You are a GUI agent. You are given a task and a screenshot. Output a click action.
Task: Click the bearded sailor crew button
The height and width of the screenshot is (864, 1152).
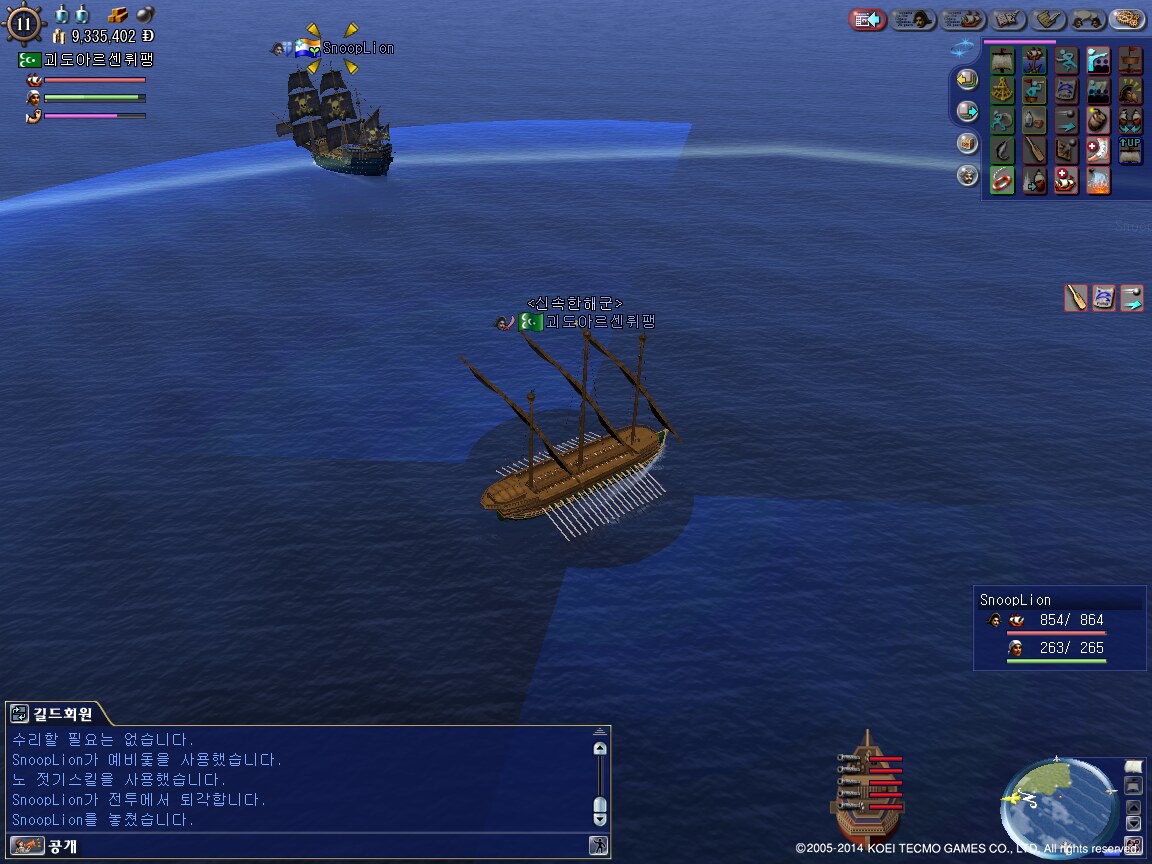pyautogui.click(x=967, y=175)
